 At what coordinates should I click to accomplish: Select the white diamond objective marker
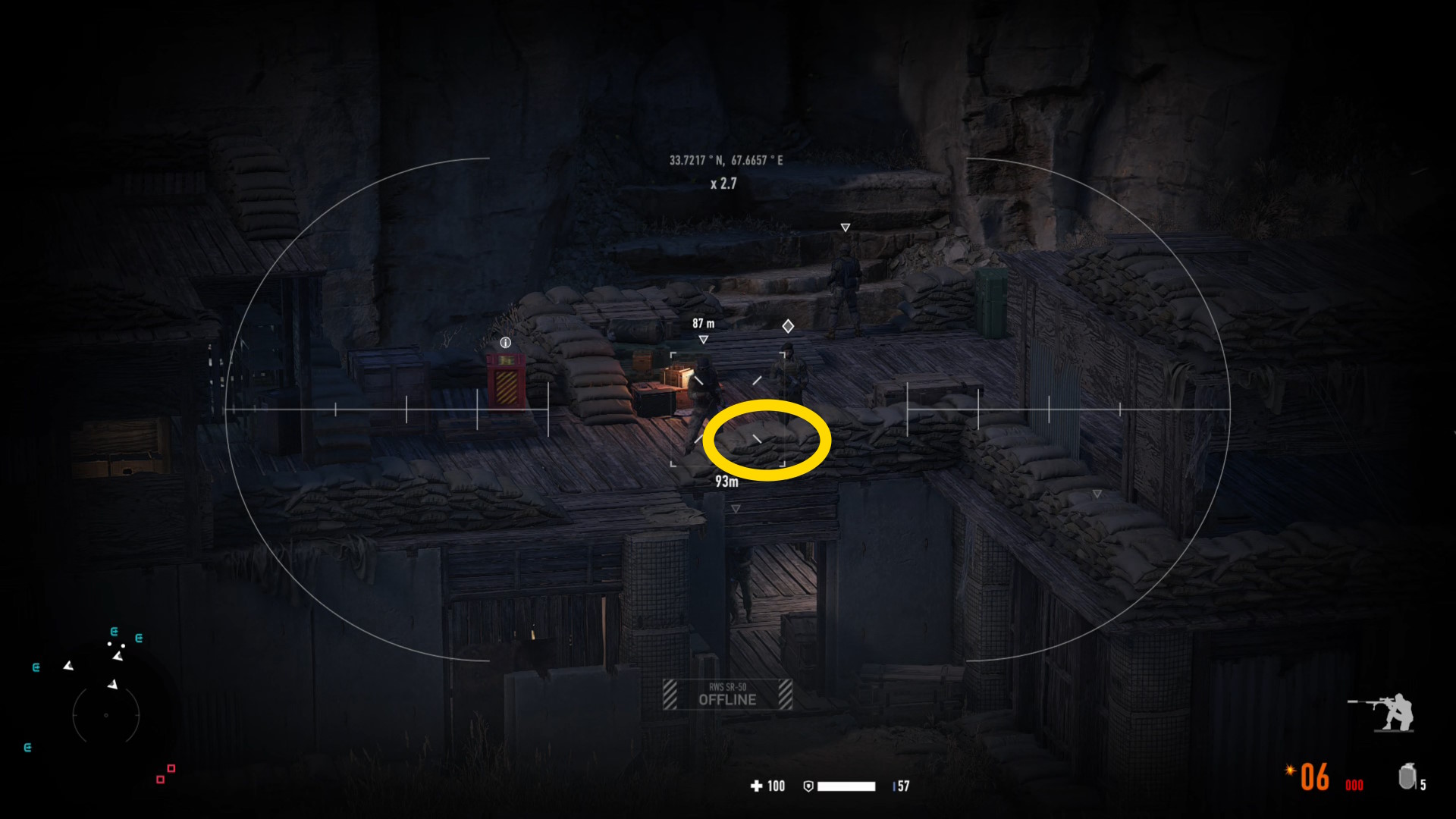click(x=788, y=326)
